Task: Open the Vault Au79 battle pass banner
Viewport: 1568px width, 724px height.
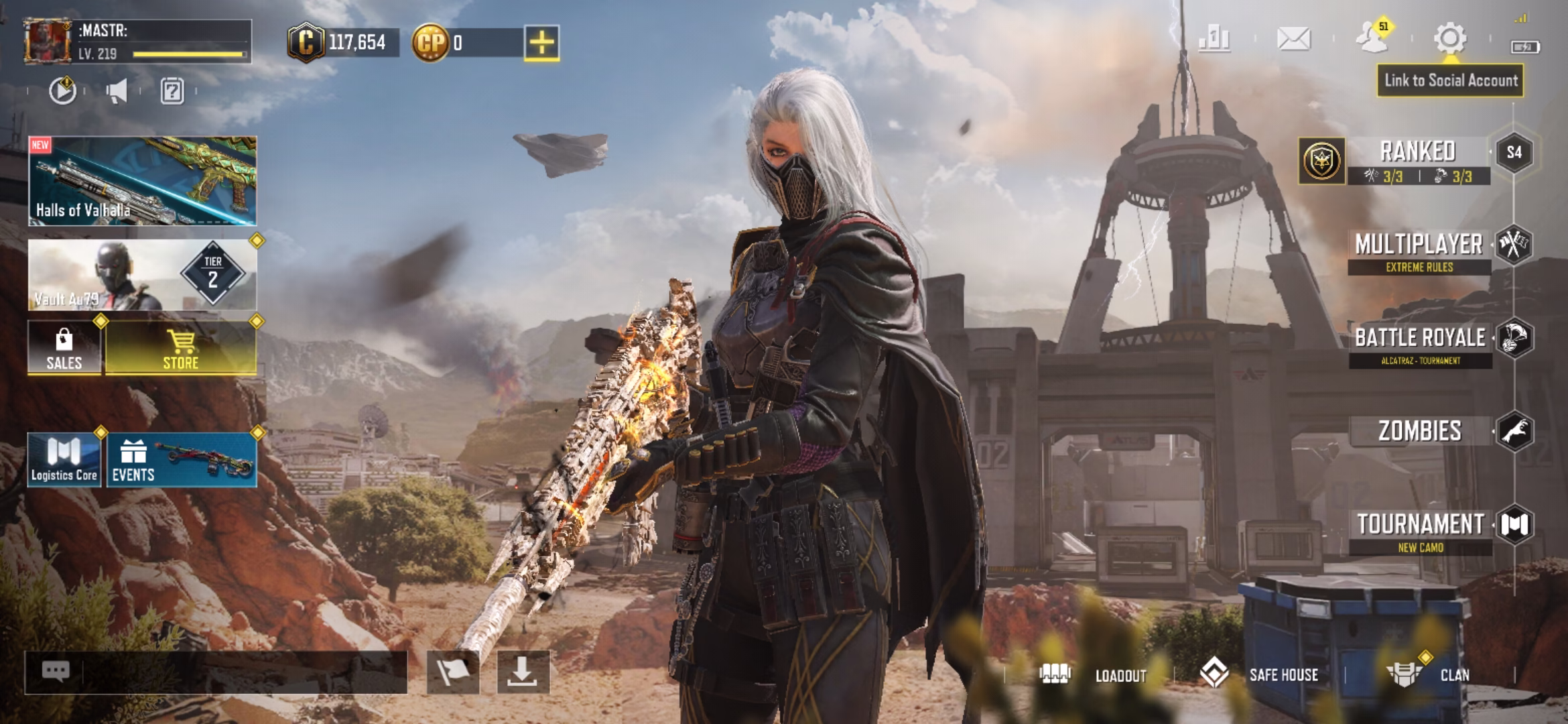Action: tap(142, 275)
